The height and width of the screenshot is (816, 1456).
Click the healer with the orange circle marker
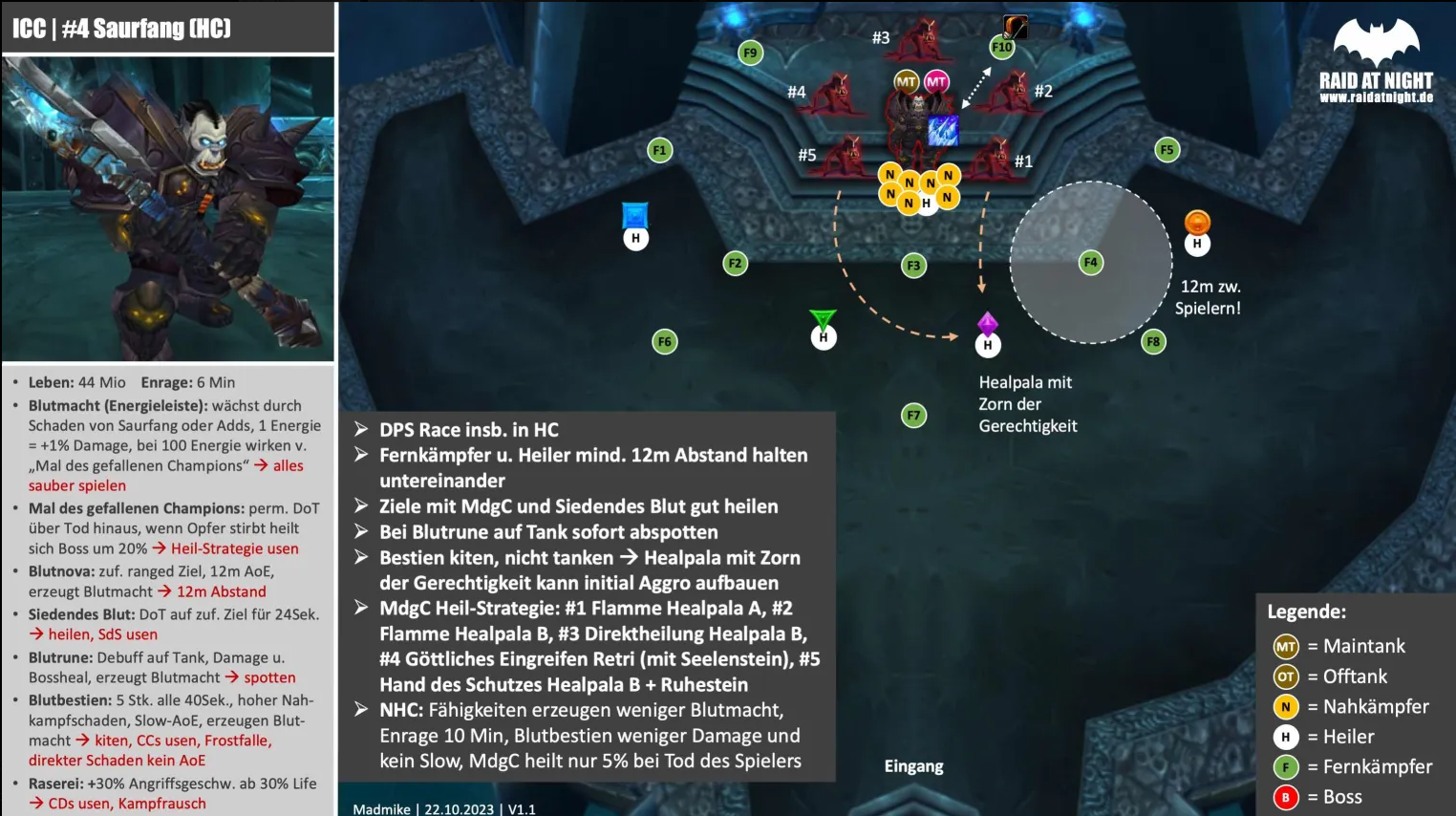click(x=1197, y=244)
